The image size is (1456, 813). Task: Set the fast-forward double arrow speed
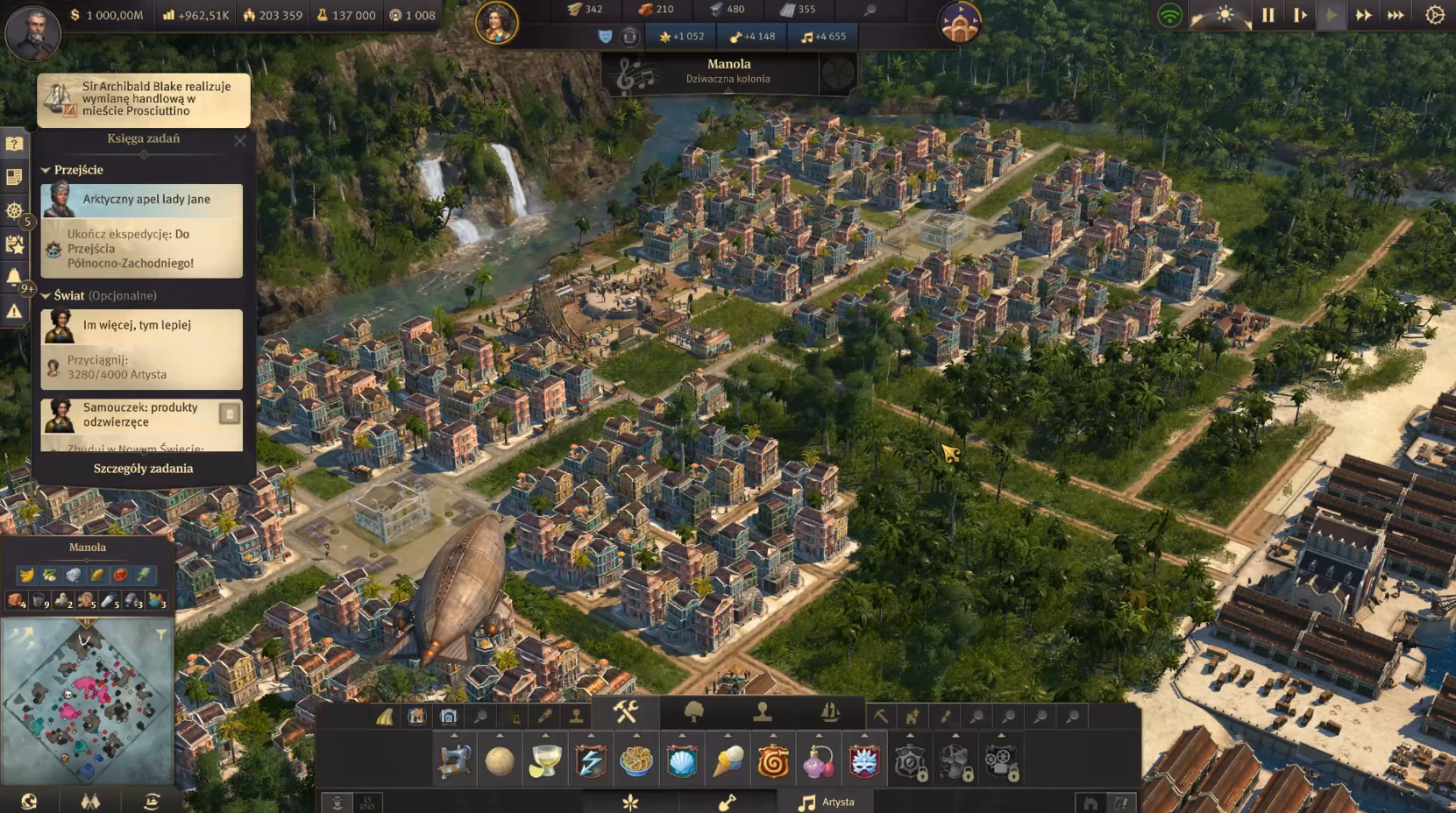1363,15
